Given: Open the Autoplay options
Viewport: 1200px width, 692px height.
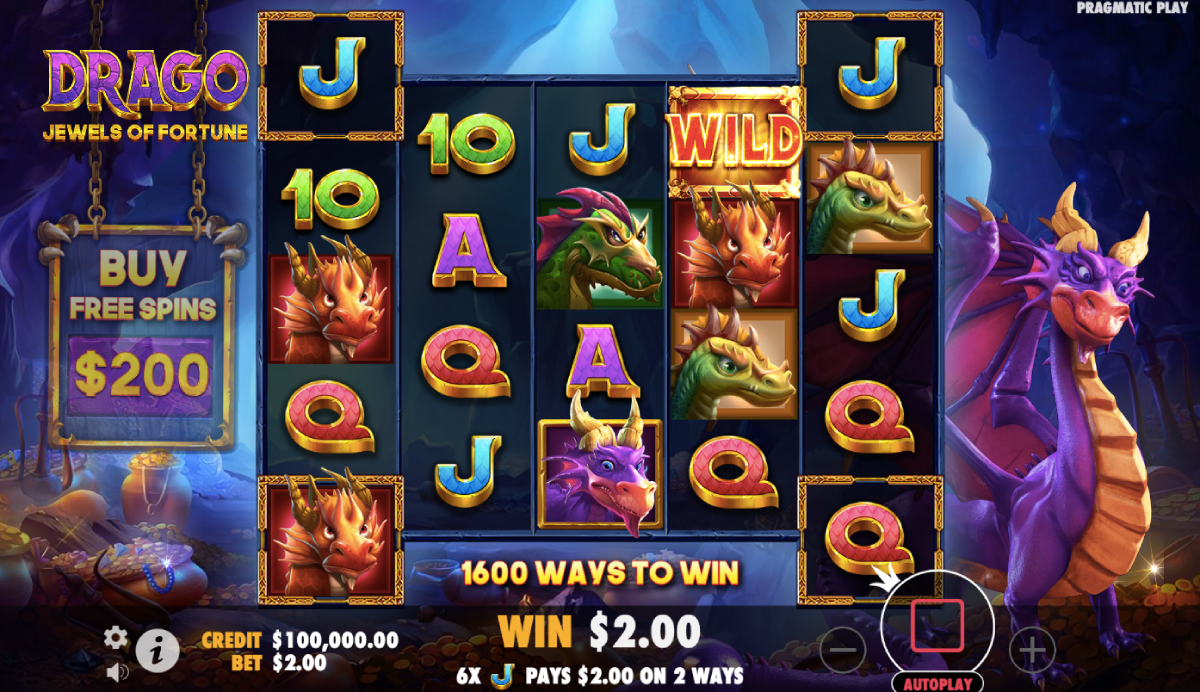Looking at the screenshot, I should point(937,684).
